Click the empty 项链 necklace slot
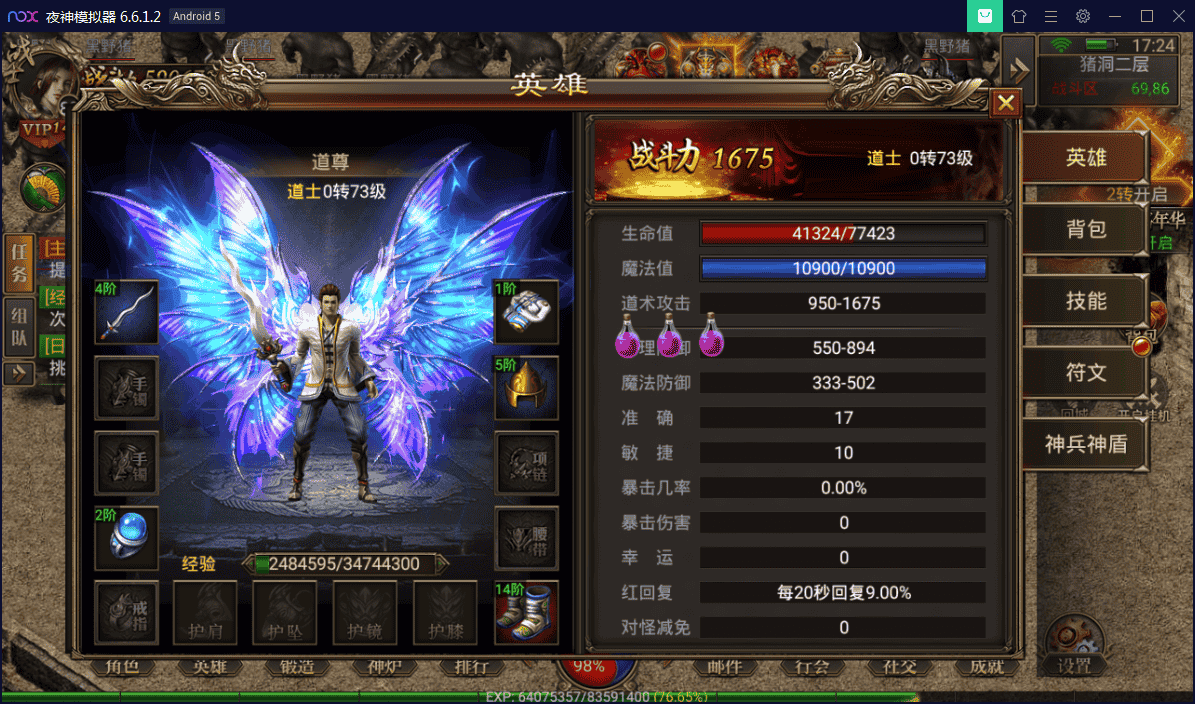 tap(526, 463)
